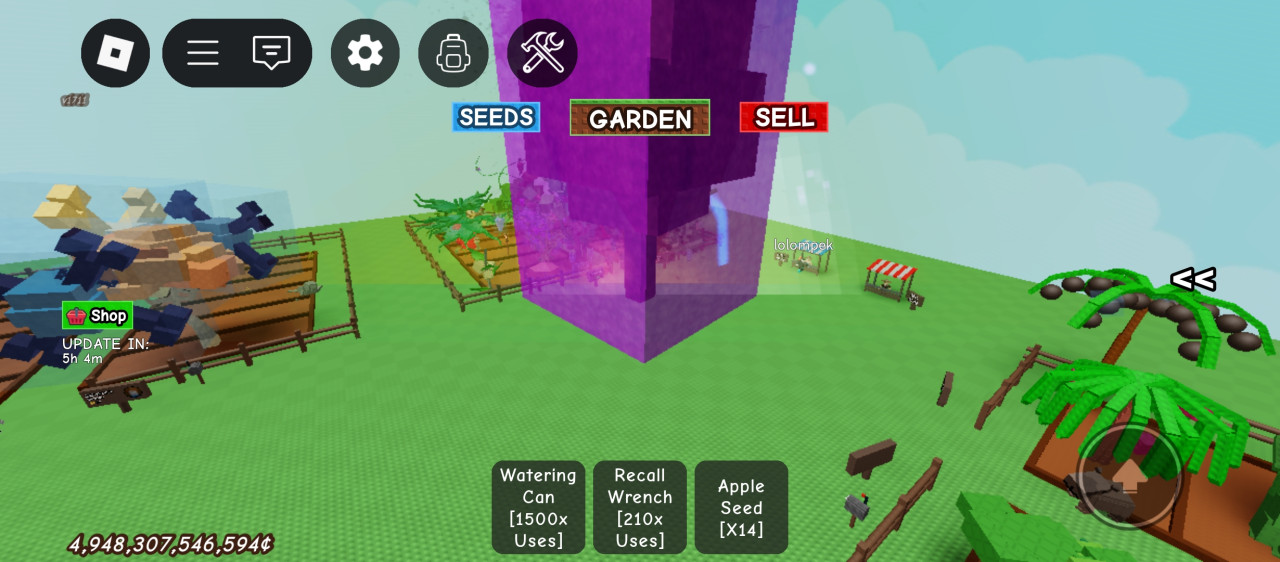This screenshot has height=562, width=1280.
Task: Open the chat bubble icon
Action: coord(271,53)
